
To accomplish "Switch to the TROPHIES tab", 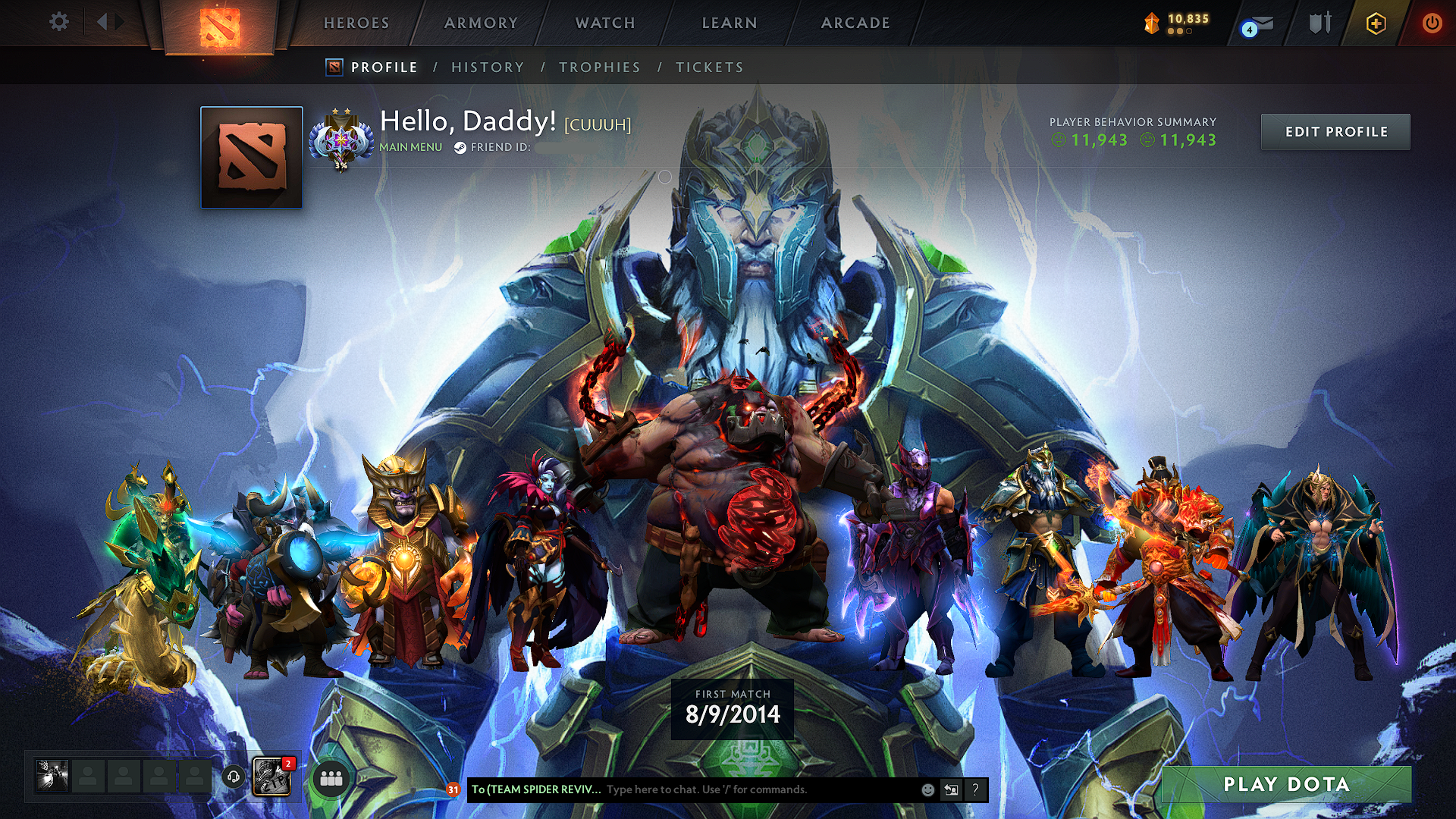I will pyautogui.click(x=599, y=67).
